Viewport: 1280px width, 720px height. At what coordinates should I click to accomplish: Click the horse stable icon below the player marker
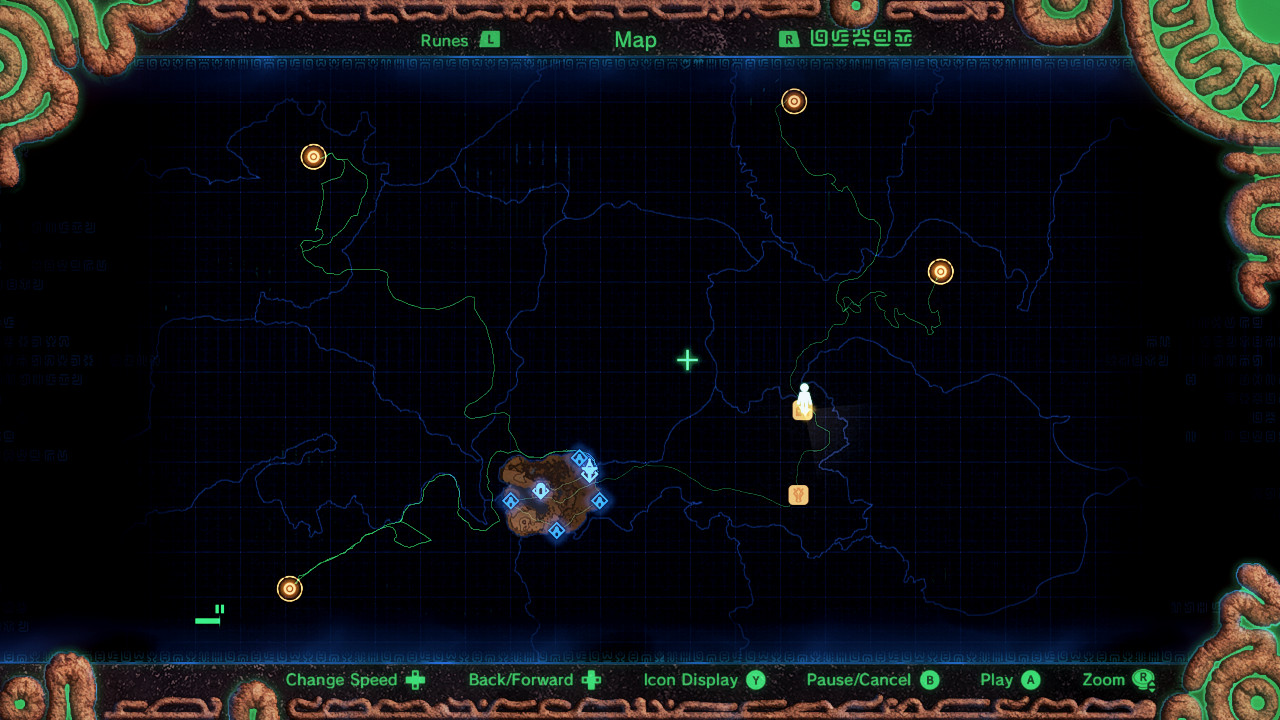click(797, 494)
